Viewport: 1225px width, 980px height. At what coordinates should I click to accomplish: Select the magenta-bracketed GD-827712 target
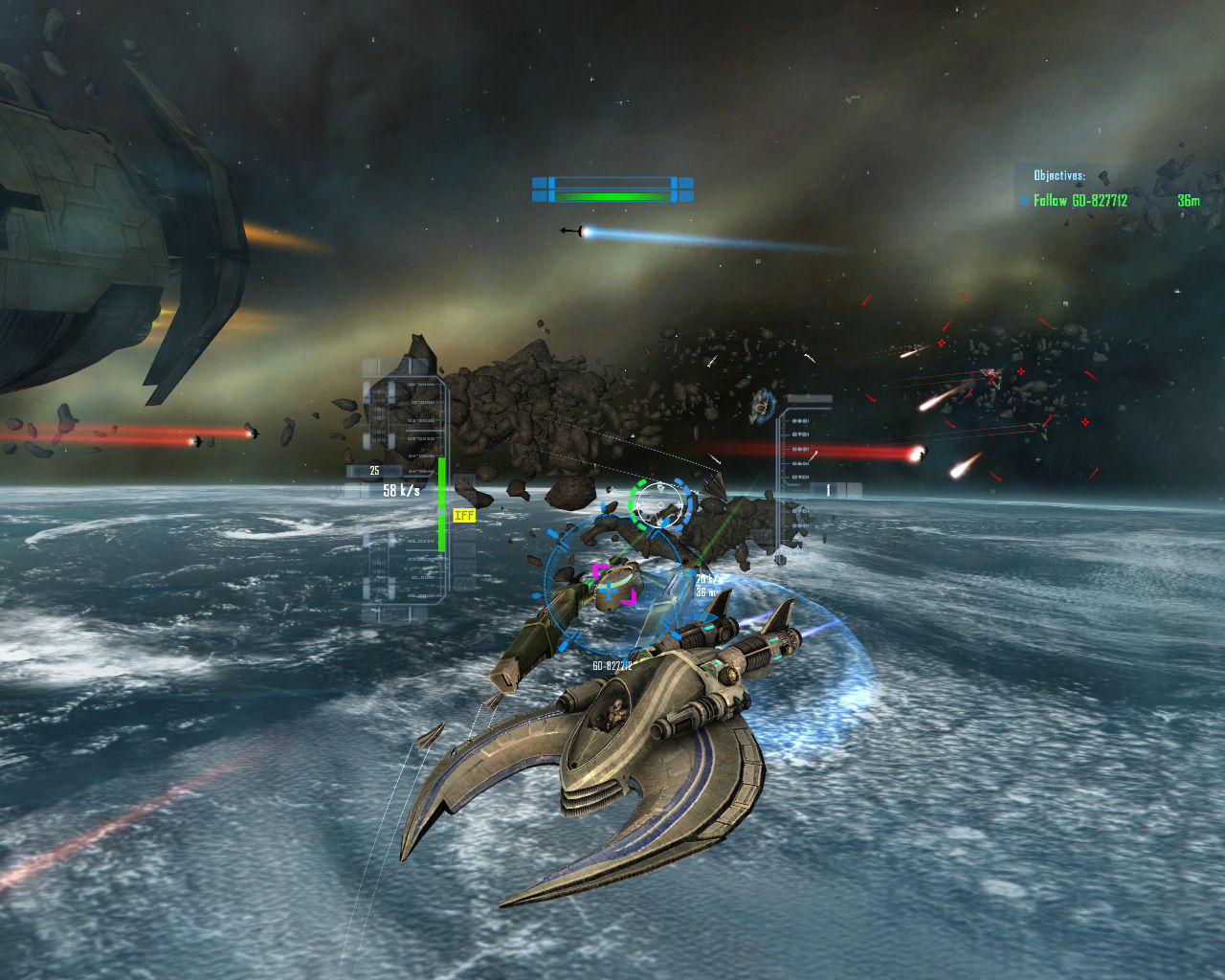(x=613, y=585)
